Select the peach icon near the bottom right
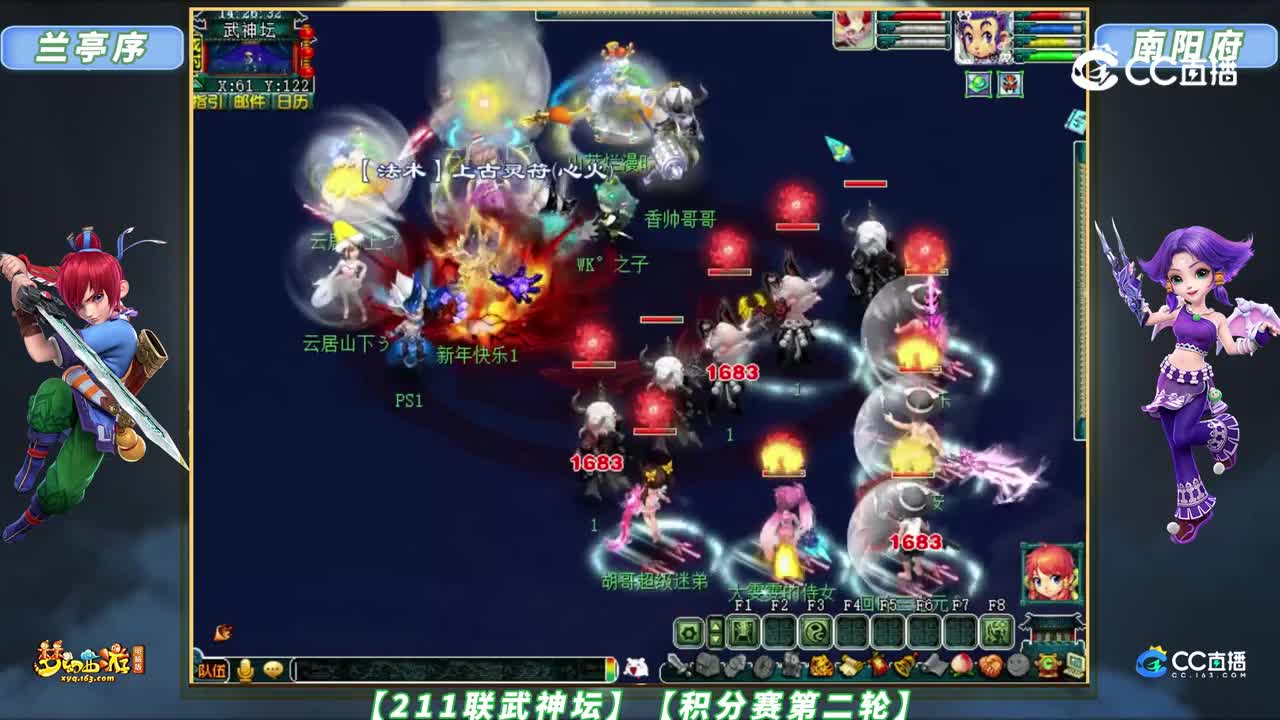 click(961, 665)
